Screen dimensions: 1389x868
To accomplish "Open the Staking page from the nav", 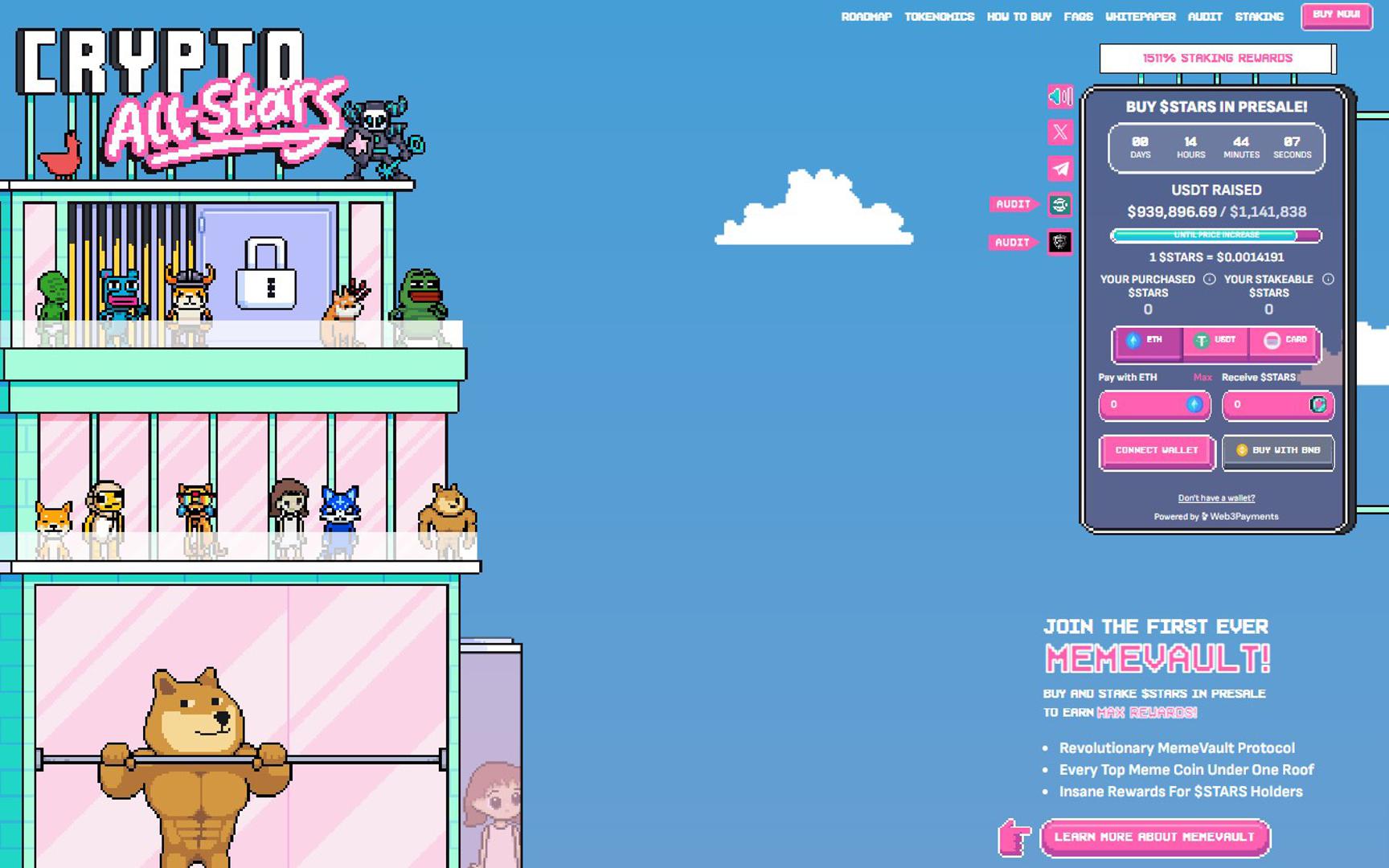I will coord(1259,17).
